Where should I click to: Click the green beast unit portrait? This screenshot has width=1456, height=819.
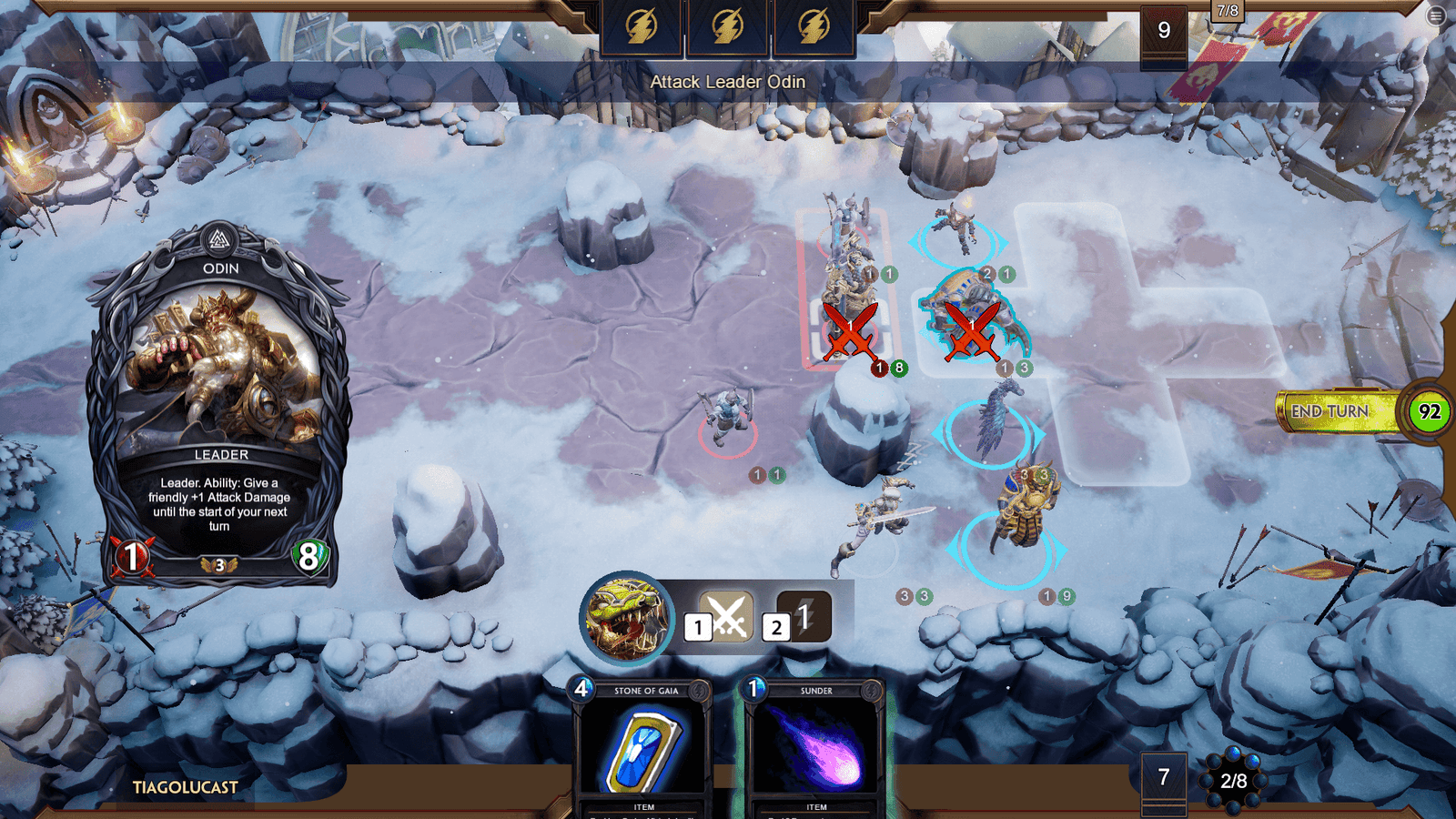click(626, 616)
